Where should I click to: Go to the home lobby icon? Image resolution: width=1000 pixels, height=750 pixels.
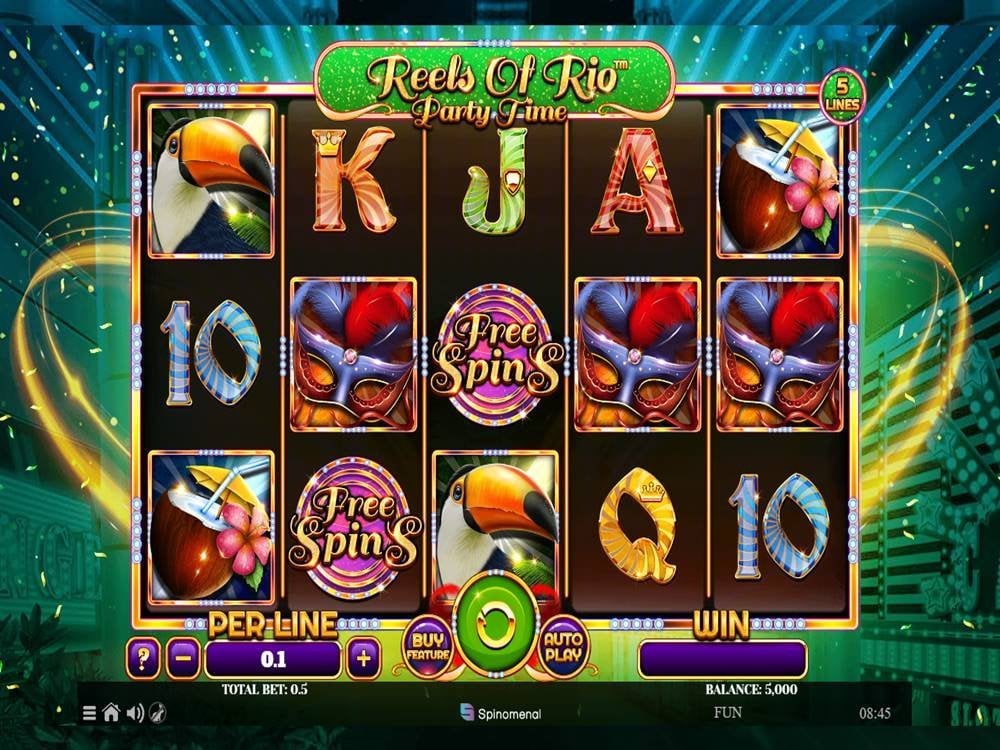tap(111, 713)
